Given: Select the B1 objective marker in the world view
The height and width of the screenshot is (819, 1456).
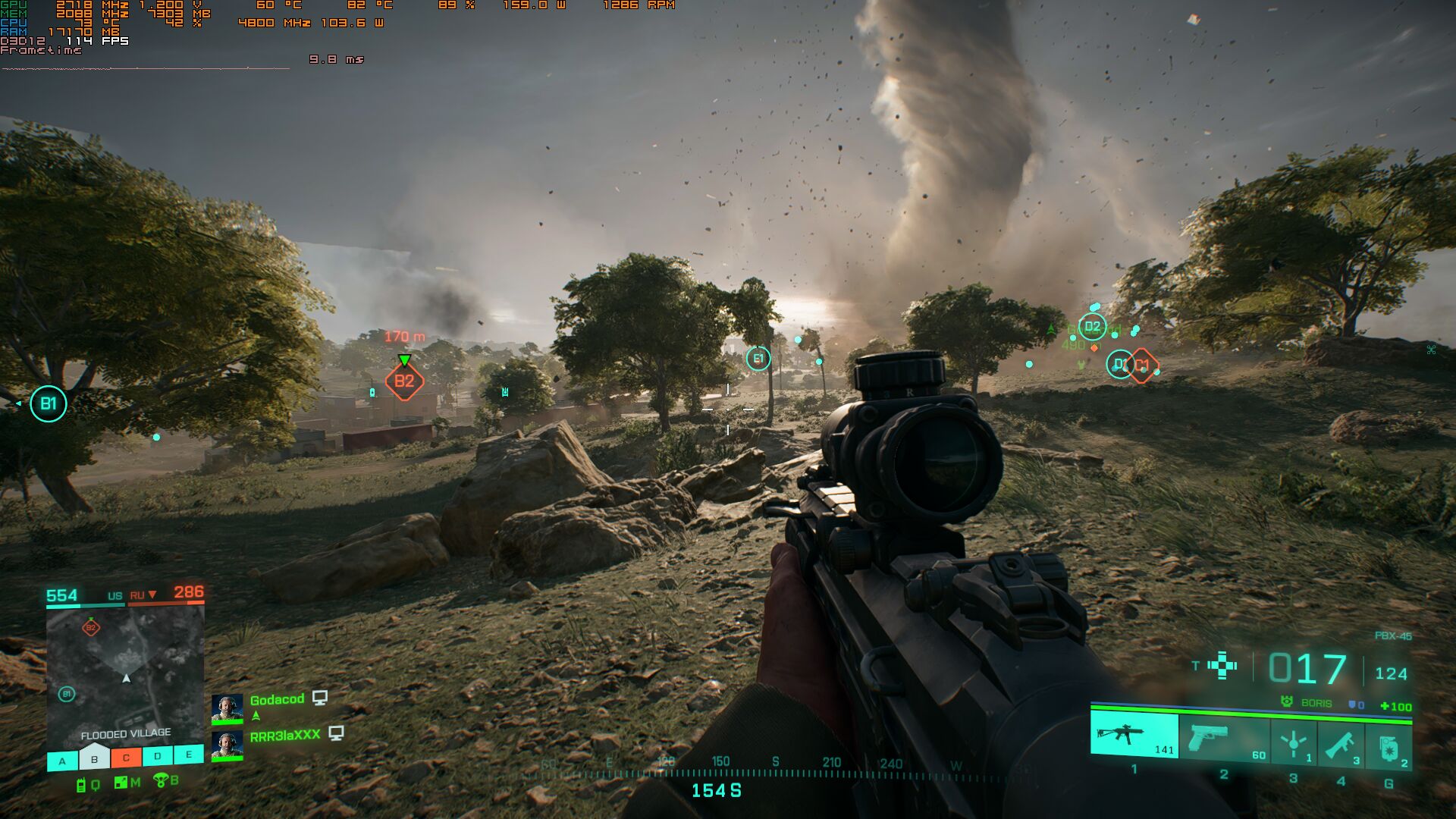Looking at the screenshot, I should click(49, 403).
